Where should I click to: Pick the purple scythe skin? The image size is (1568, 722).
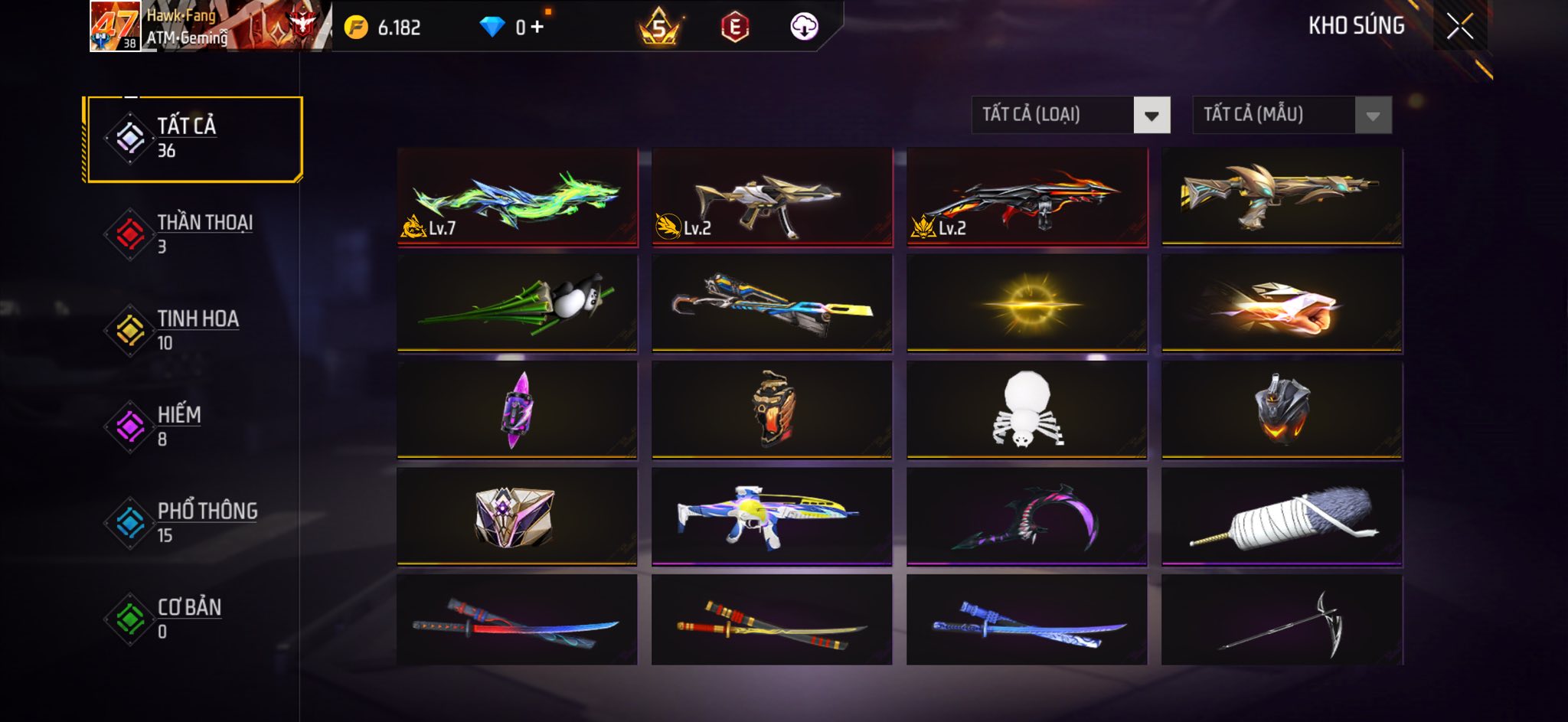click(1027, 518)
